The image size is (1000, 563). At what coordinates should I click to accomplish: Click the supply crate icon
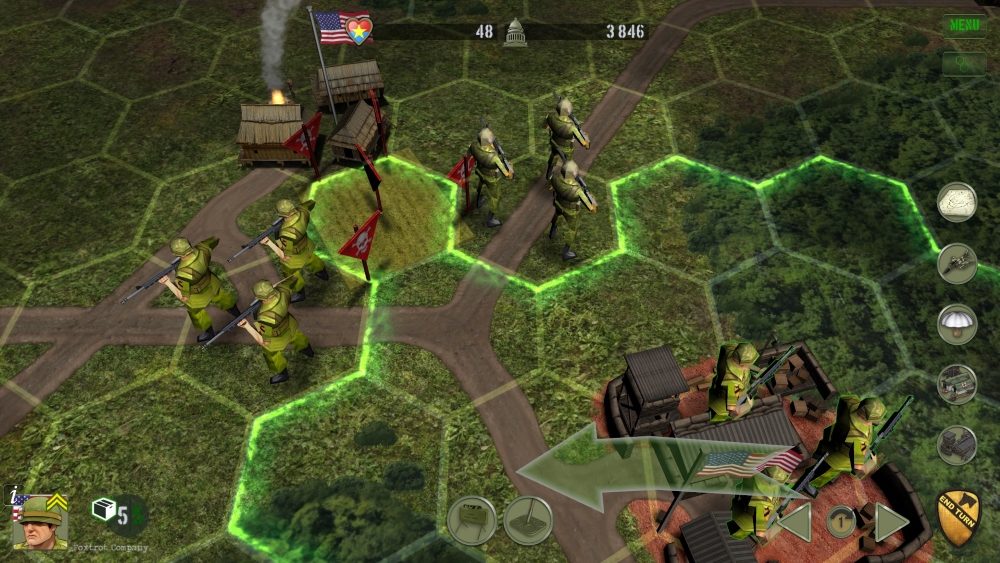[x=104, y=510]
